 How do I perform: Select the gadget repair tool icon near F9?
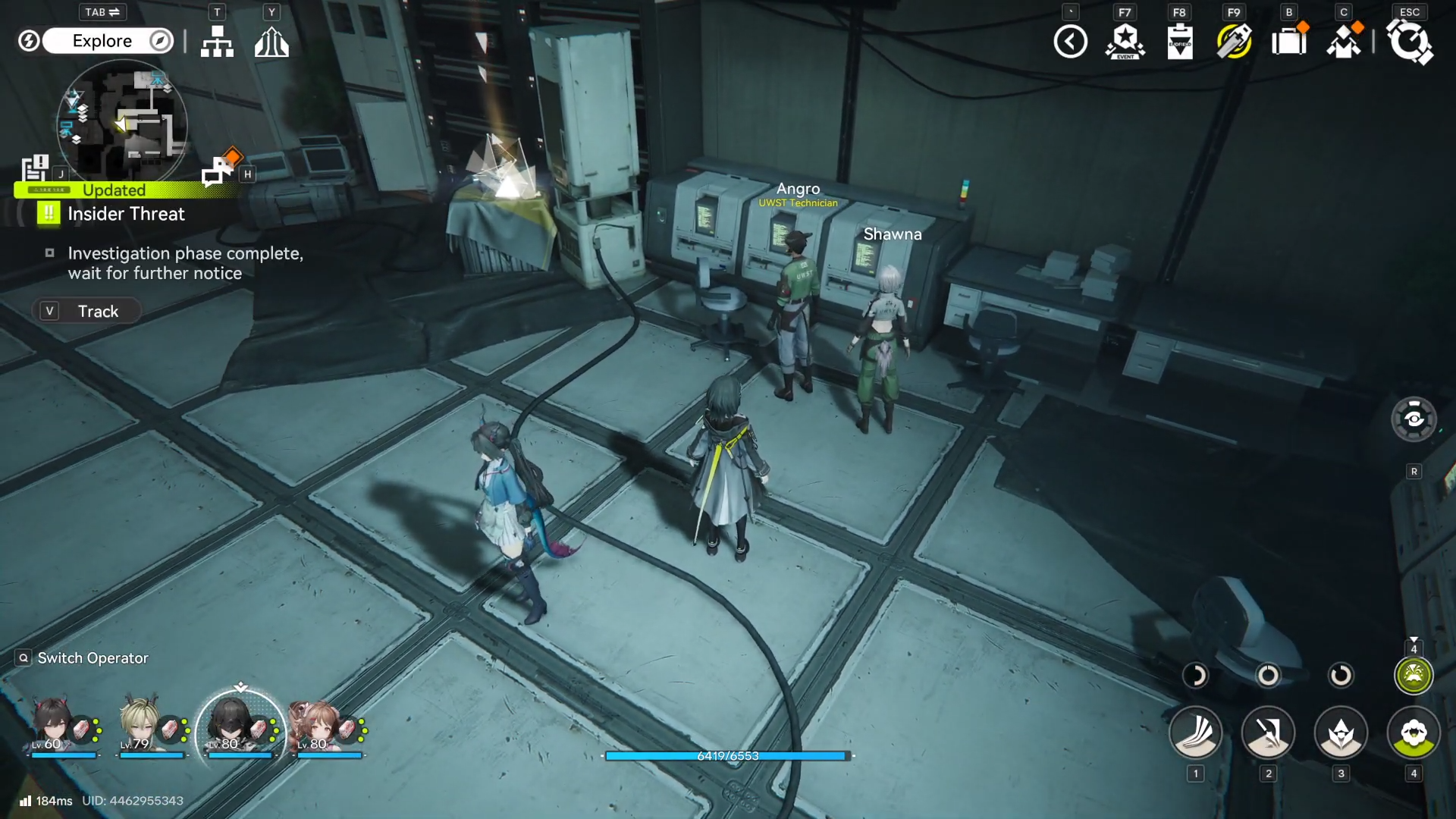(x=1235, y=41)
